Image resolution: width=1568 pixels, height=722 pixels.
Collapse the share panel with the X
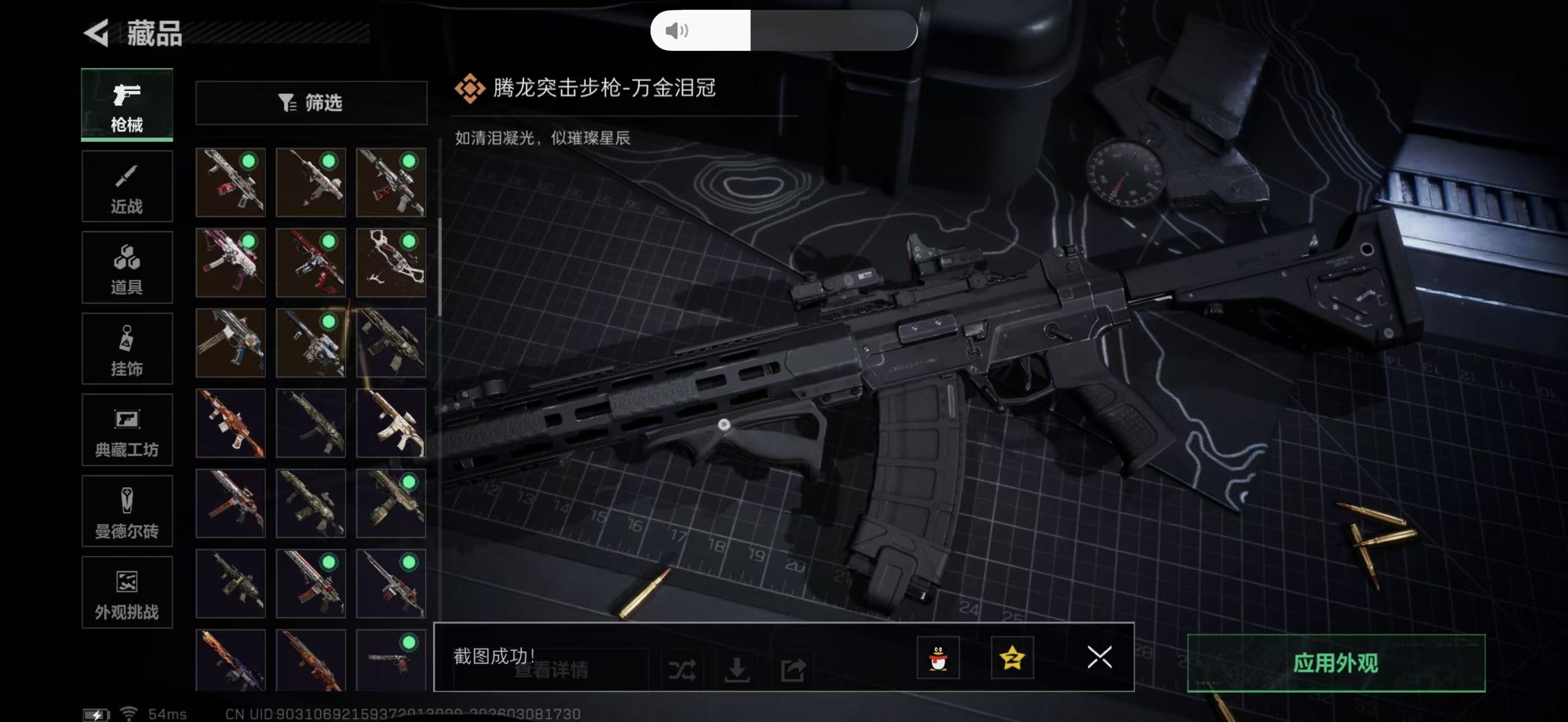(x=1099, y=658)
